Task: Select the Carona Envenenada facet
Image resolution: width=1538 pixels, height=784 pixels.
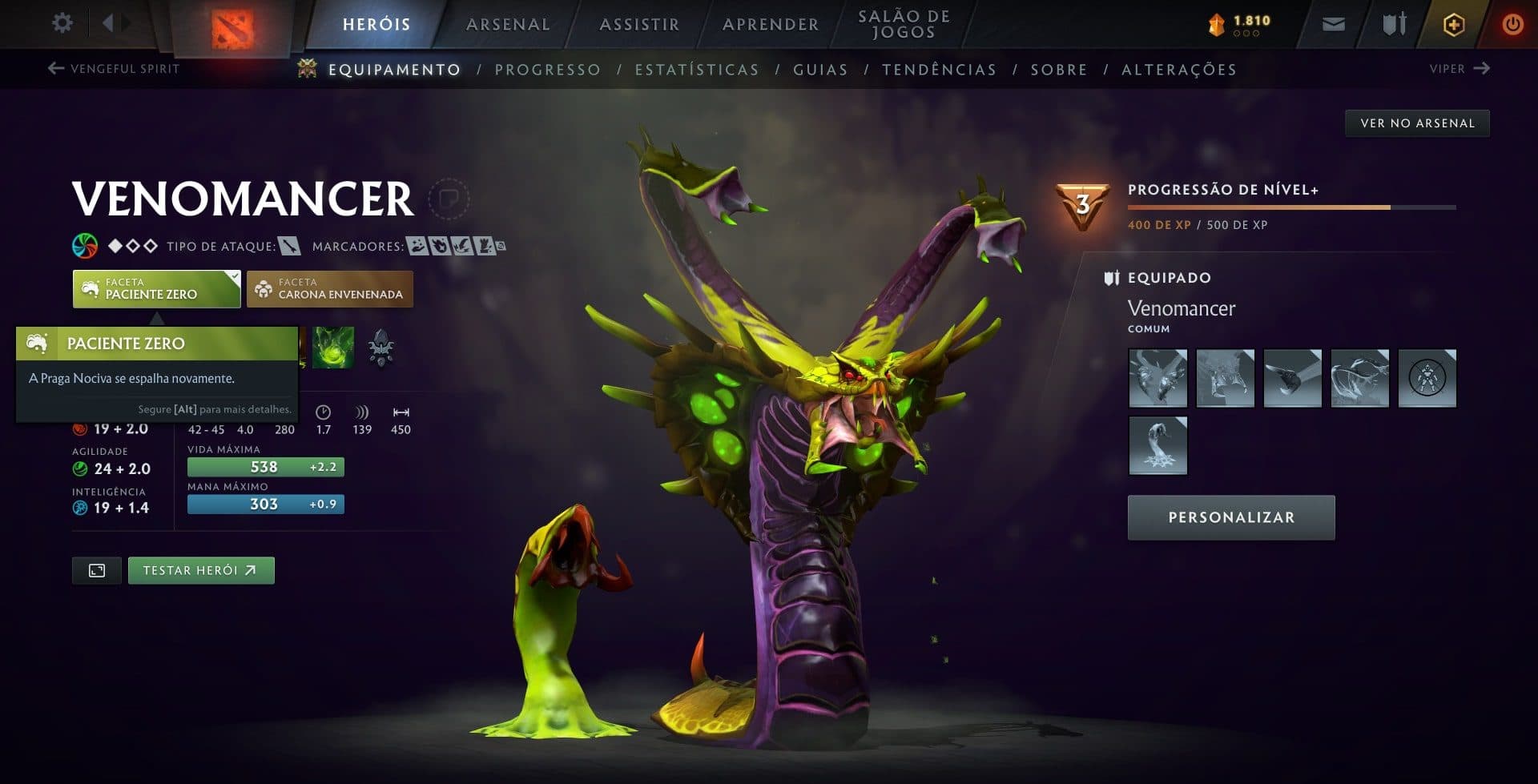Action: 330,288
